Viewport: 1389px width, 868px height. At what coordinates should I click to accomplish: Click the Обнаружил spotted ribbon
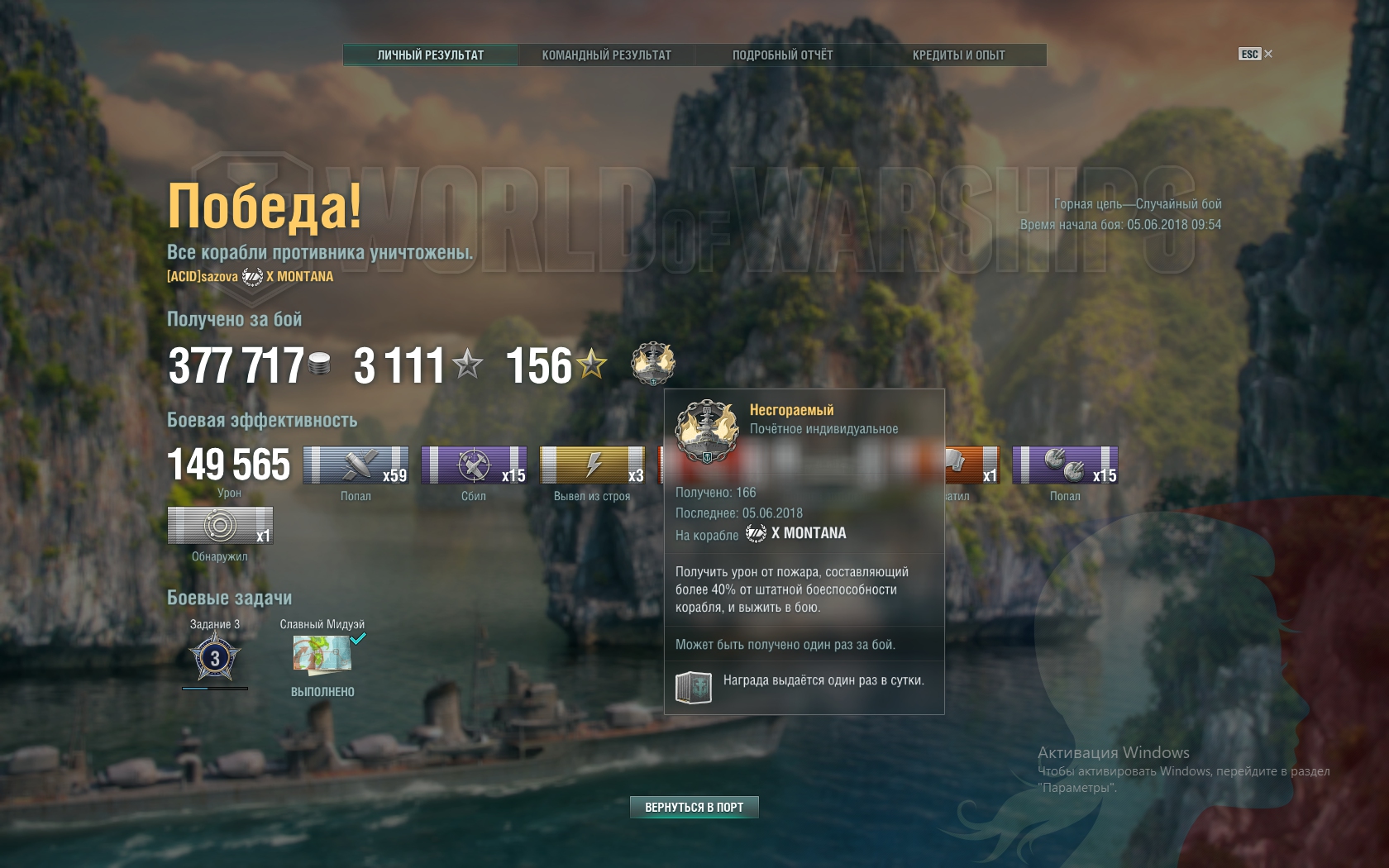click(220, 526)
